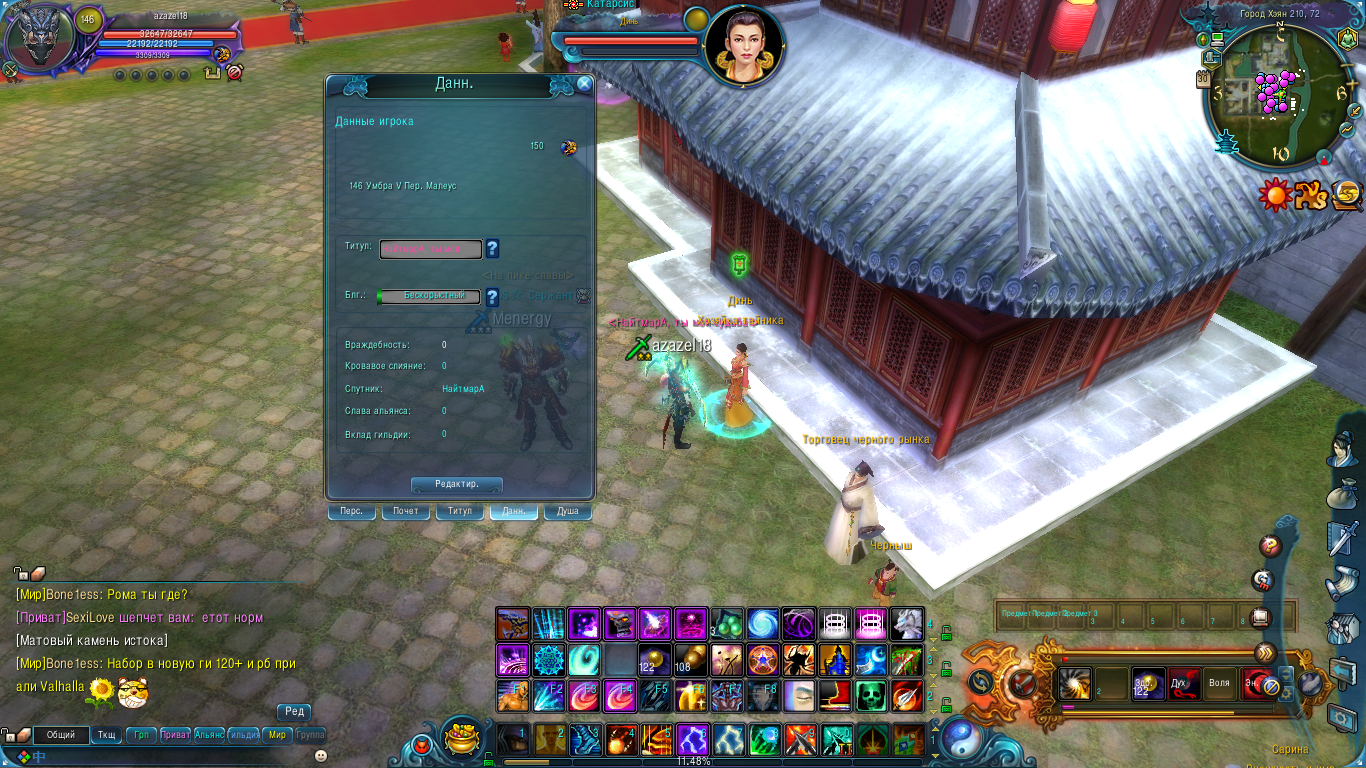Switch to the Душа tab
Image resolution: width=1366 pixels, height=768 pixels.
(567, 512)
